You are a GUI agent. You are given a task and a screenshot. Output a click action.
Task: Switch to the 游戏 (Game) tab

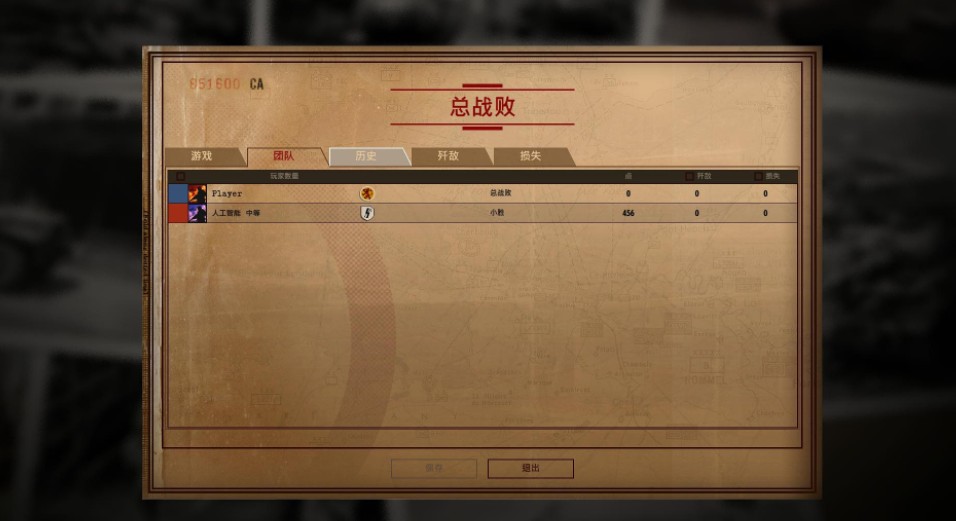tap(202, 156)
